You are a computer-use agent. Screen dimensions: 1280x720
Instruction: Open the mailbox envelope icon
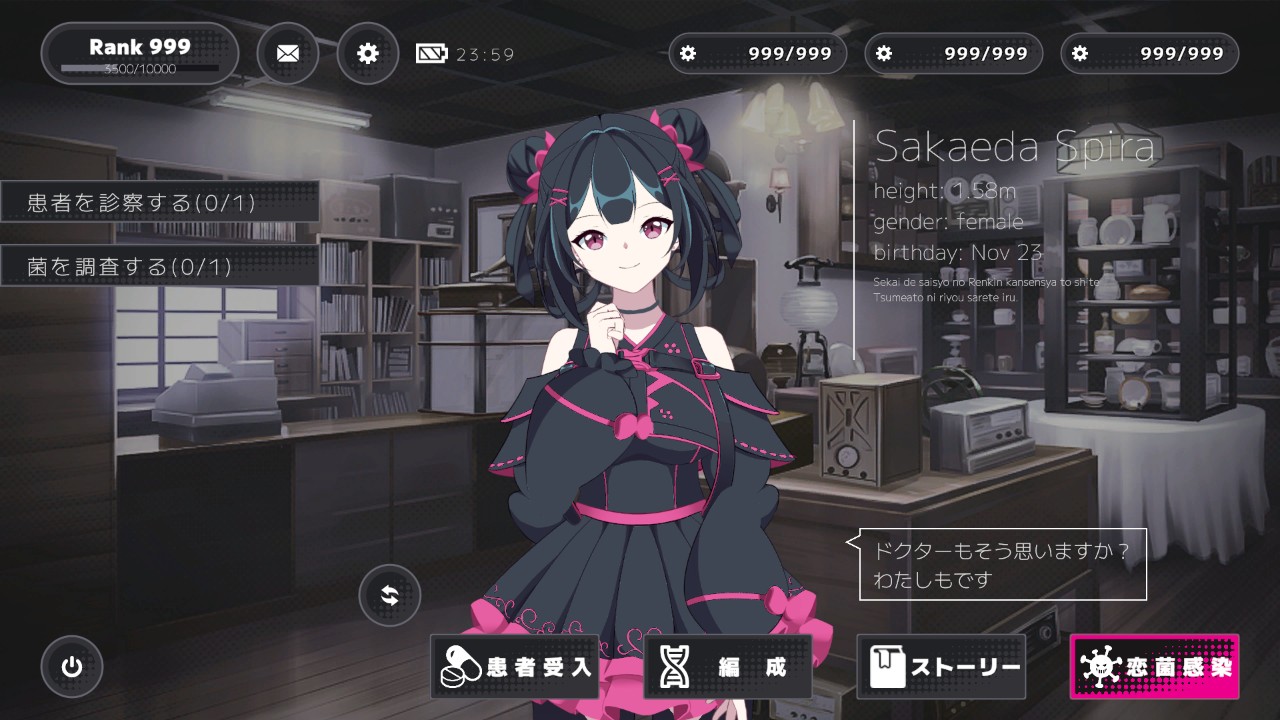pos(288,53)
